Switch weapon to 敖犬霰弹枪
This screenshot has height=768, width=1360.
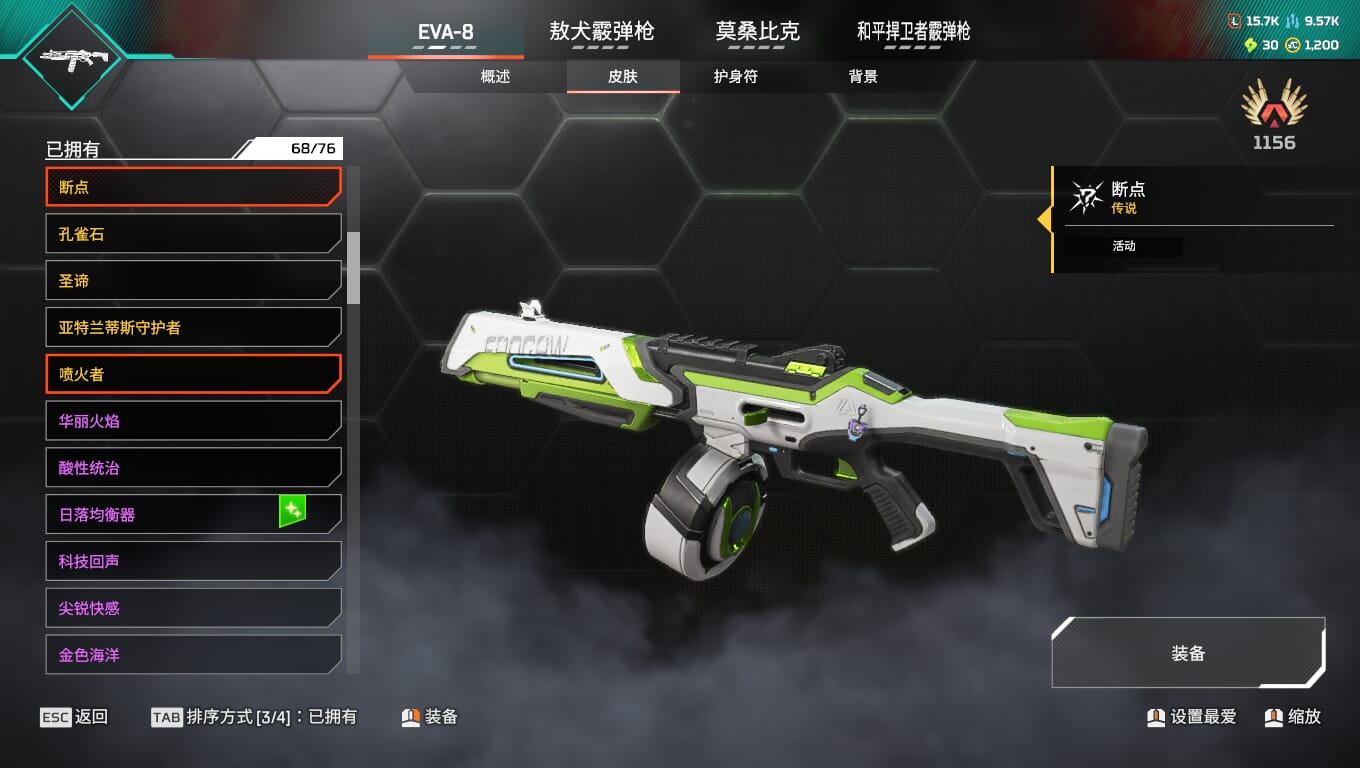point(601,32)
